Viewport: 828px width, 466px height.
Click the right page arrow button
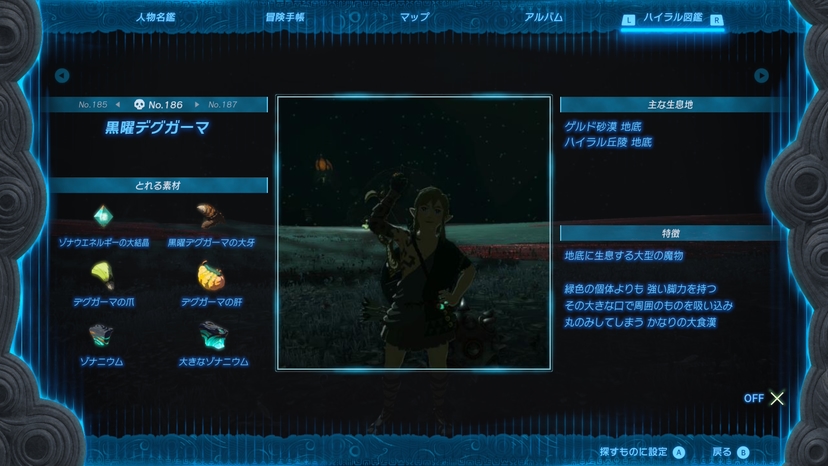coord(761,75)
